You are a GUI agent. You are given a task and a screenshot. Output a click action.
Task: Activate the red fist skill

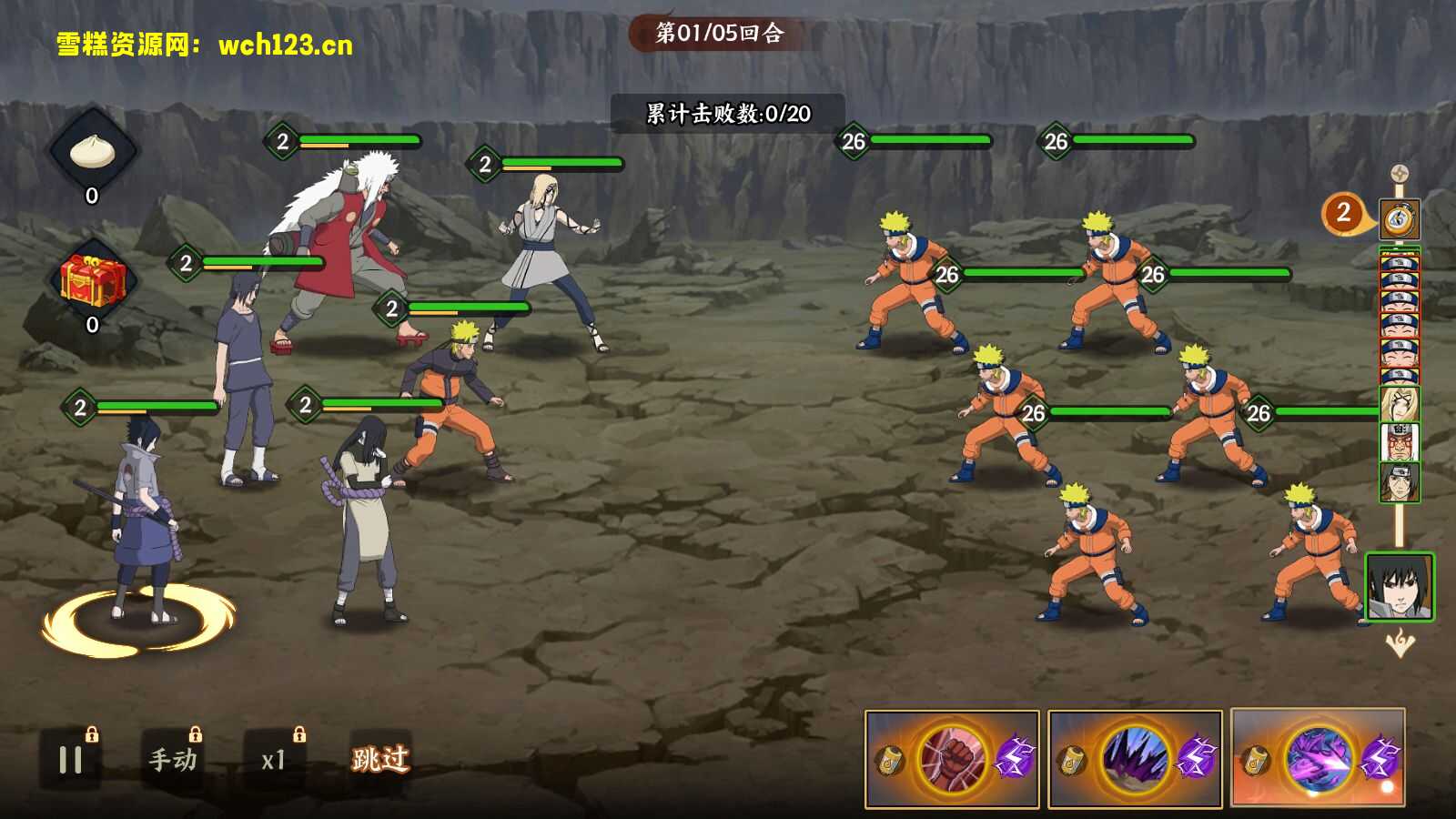point(952,759)
